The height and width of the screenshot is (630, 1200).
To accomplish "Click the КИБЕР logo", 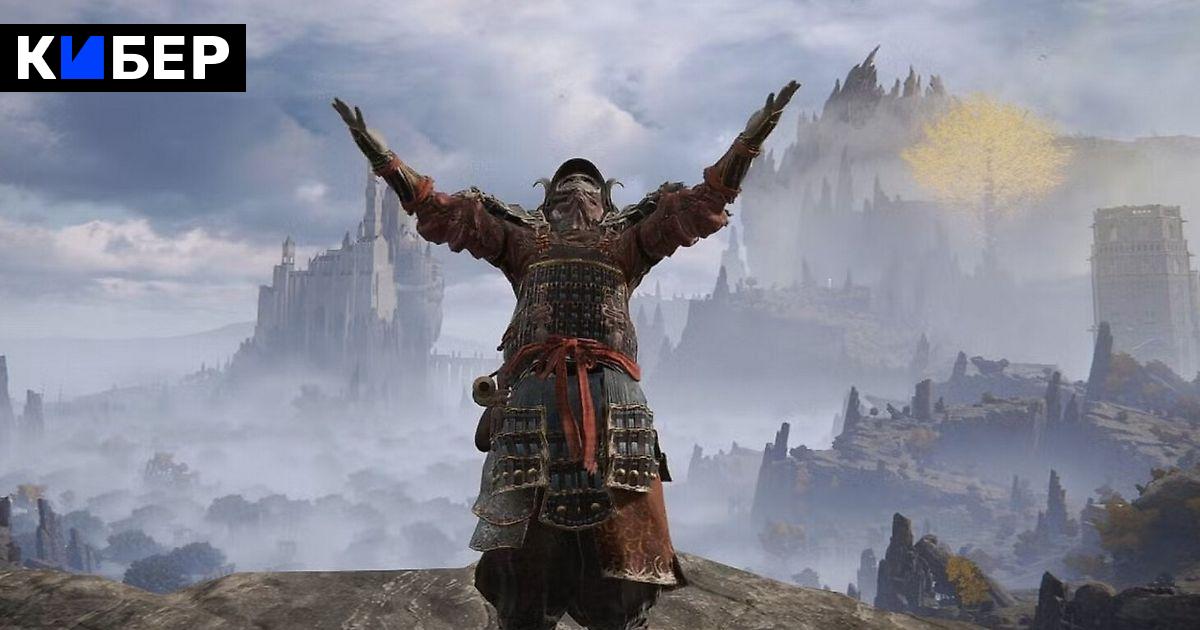I will point(122,58).
